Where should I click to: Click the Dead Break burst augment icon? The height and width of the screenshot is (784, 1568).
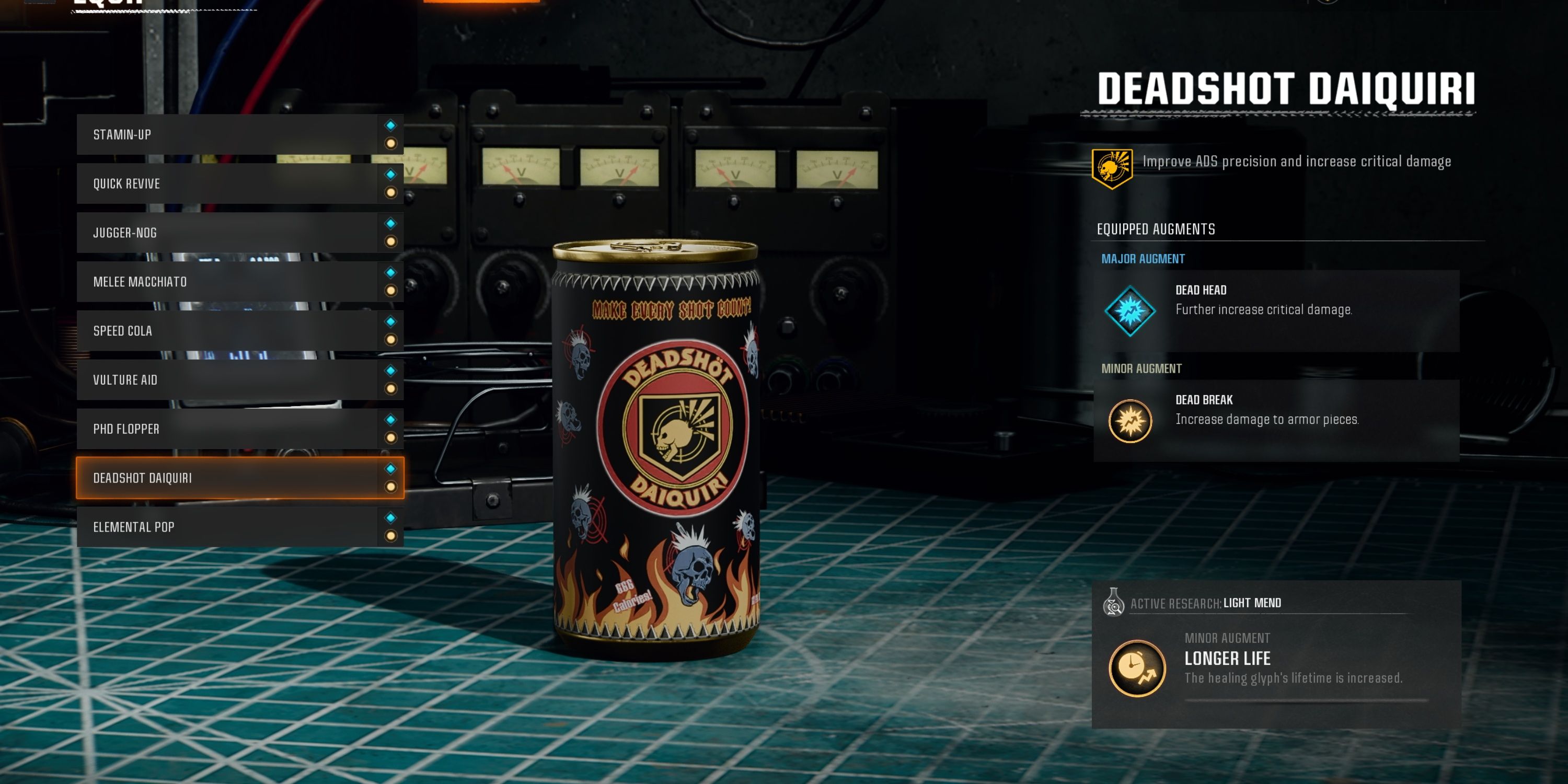coord(1129,419)
